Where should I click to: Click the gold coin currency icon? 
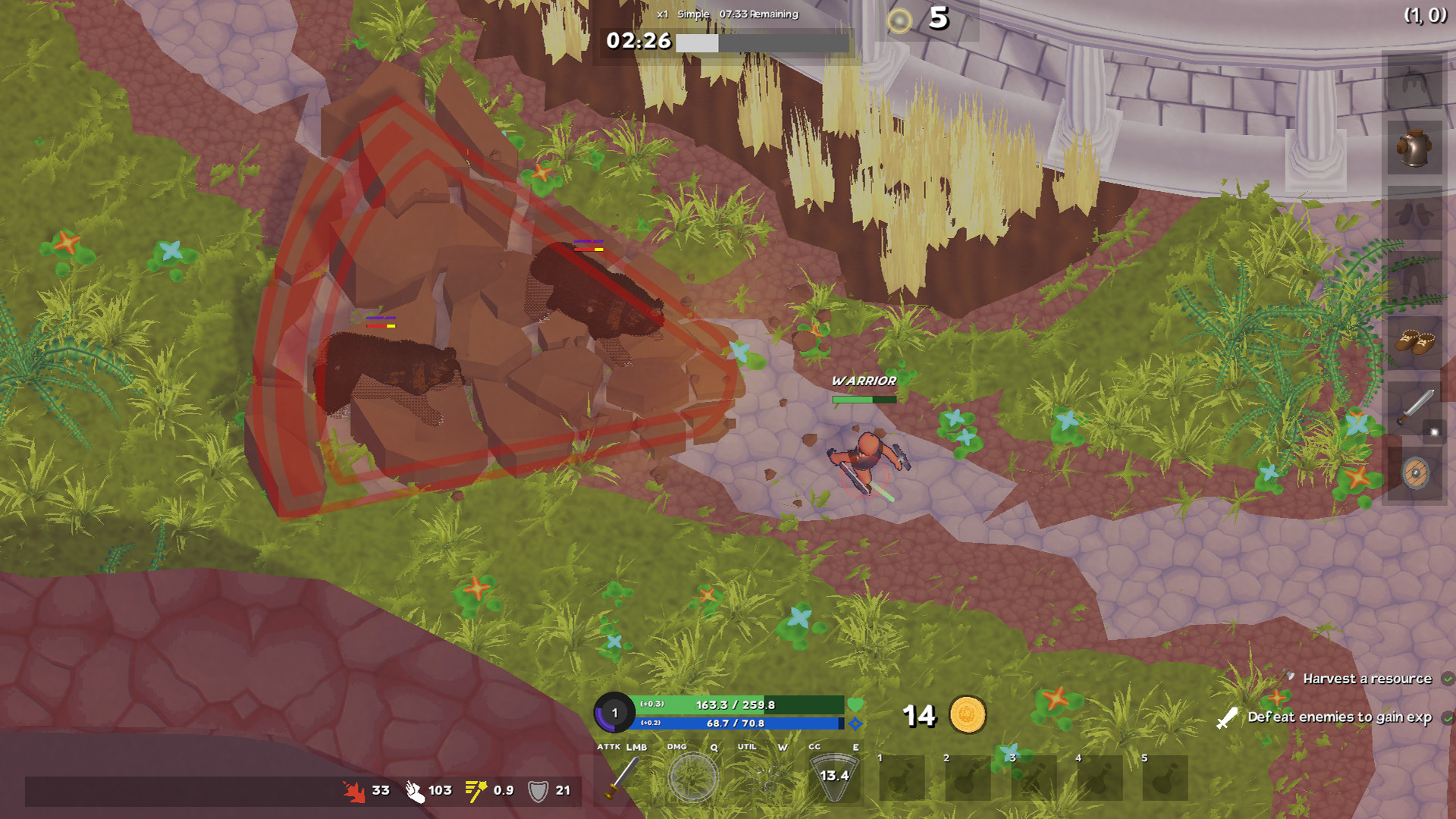click(968, 716)
